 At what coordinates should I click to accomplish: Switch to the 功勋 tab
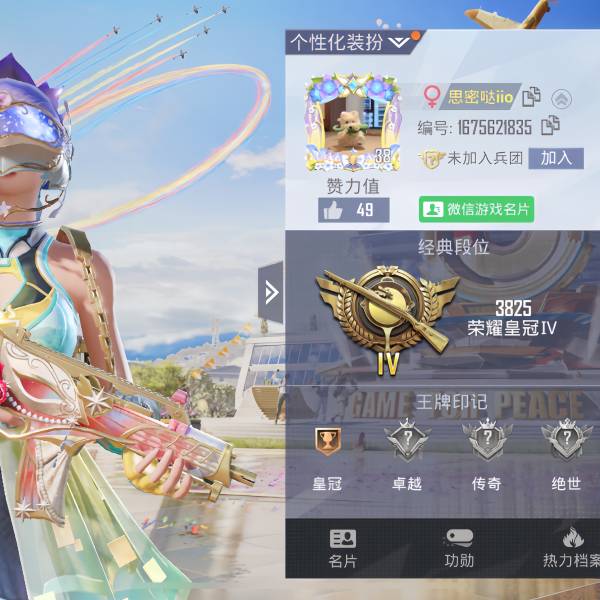pyautogui.click(x=459, y=548)
